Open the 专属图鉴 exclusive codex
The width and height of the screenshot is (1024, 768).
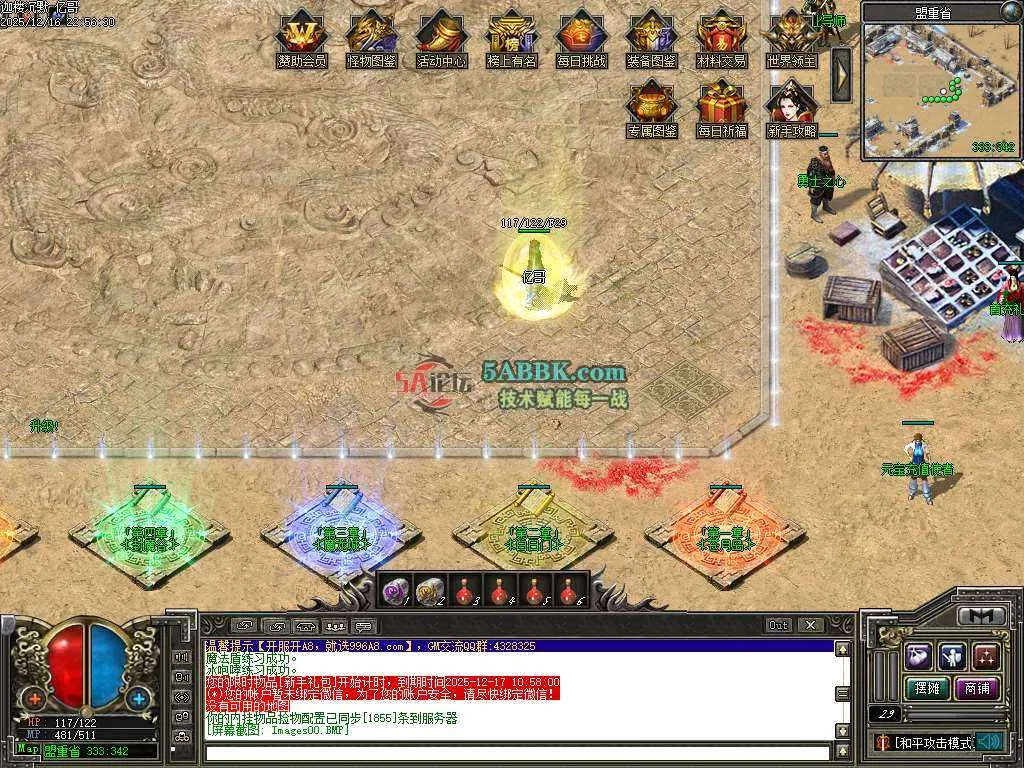[651, 106]
